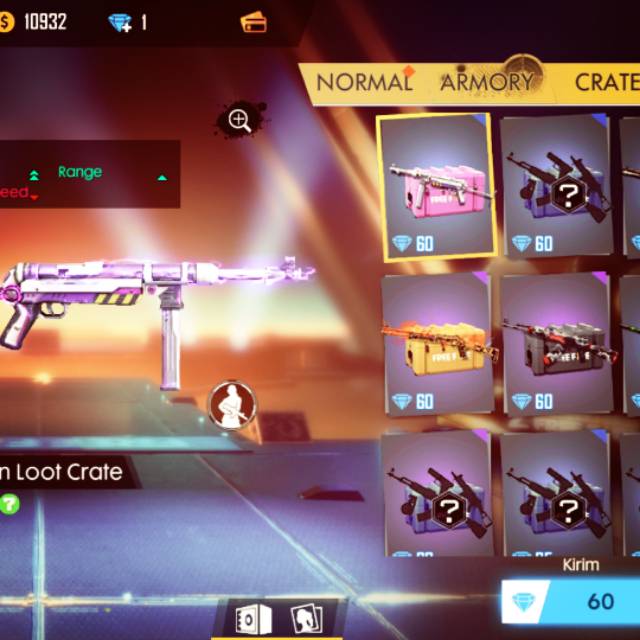Select the dark grey weapon crate
This screenshot has height=640, width=640.
coord(555,344)
